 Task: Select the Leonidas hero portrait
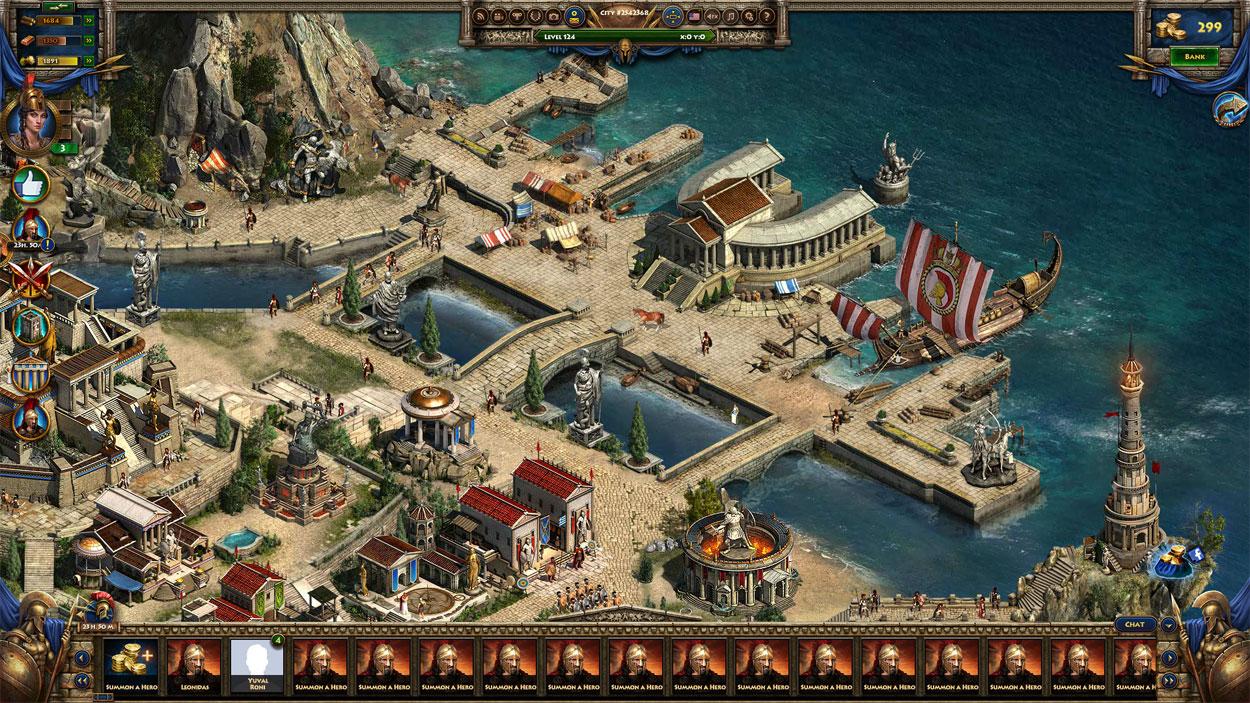click(x=194, y=663)
